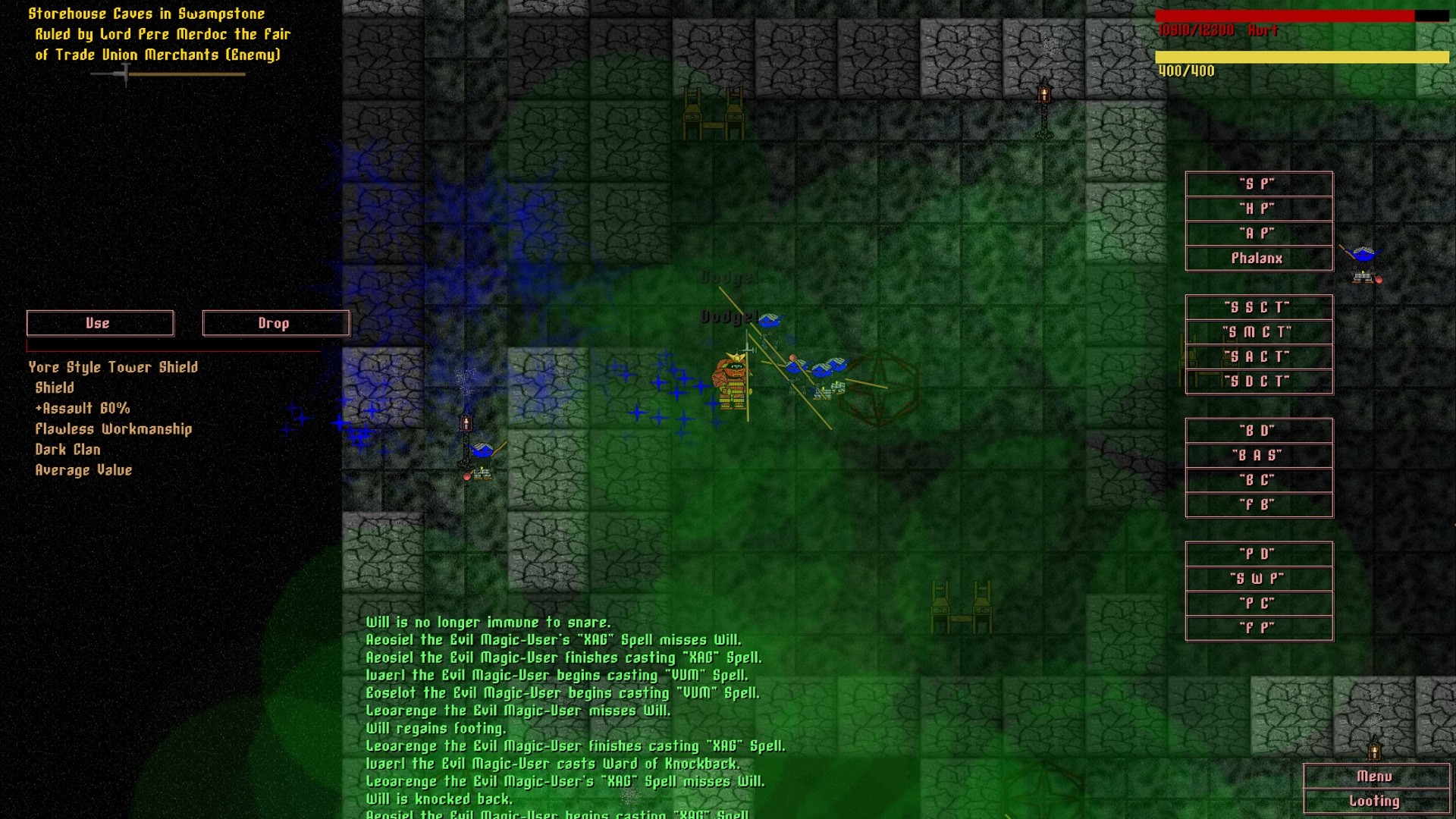Click the table with chairs at the top

(714, 111)
